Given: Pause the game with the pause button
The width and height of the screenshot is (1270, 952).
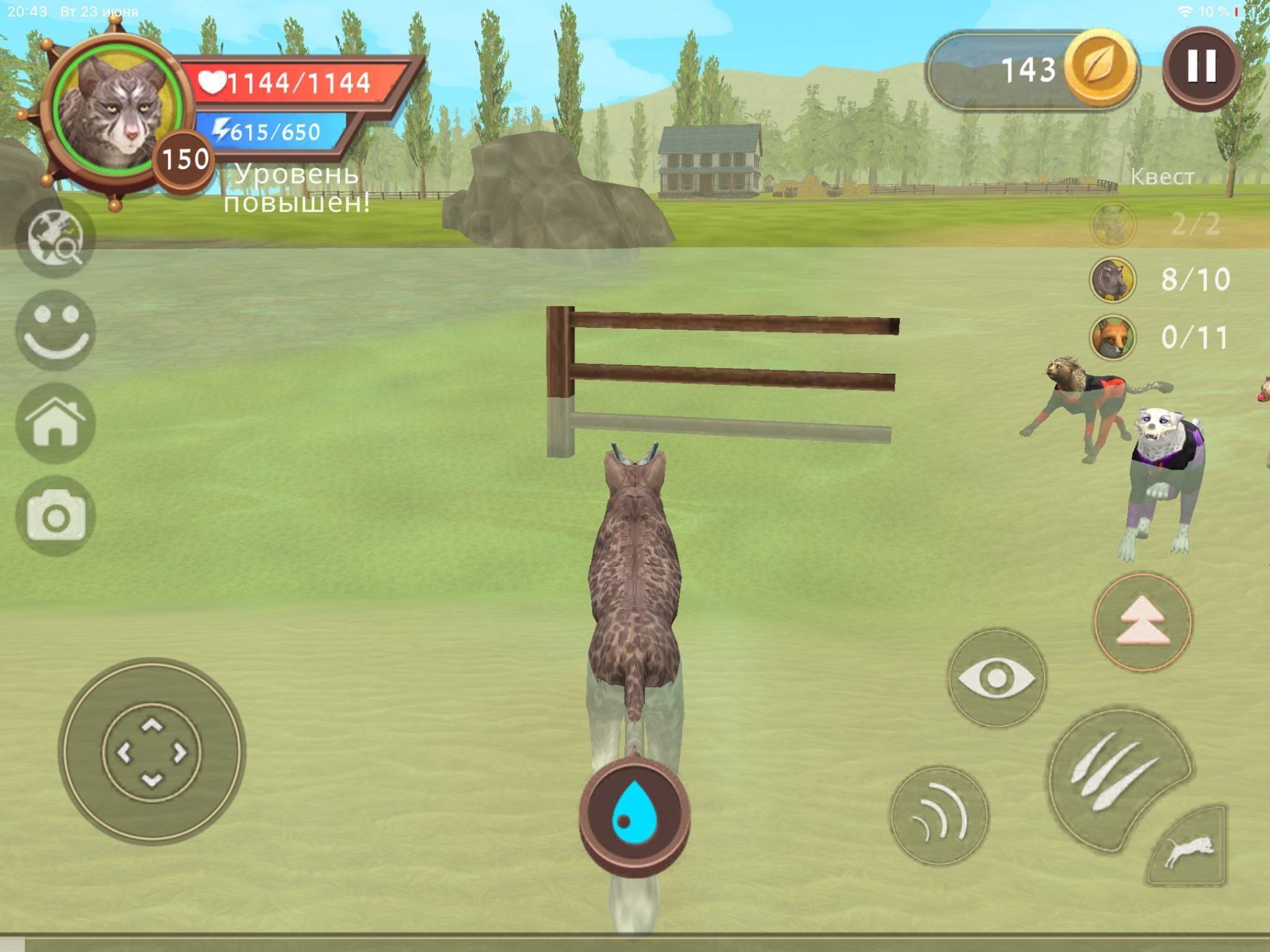Looking at the screenshot, I should [x=1201, y=66].
